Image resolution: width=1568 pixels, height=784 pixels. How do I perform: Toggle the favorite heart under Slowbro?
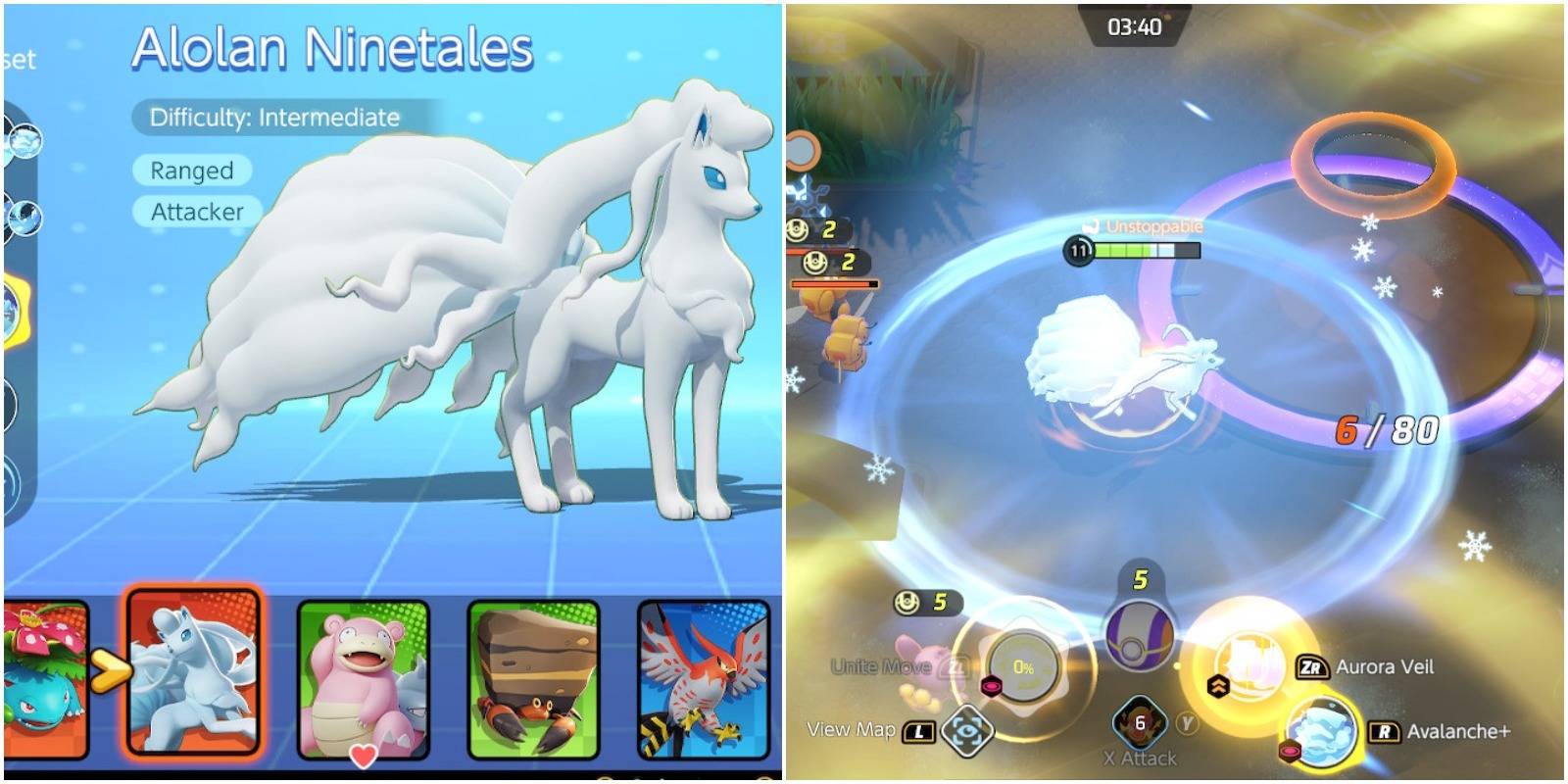(364, 755)
